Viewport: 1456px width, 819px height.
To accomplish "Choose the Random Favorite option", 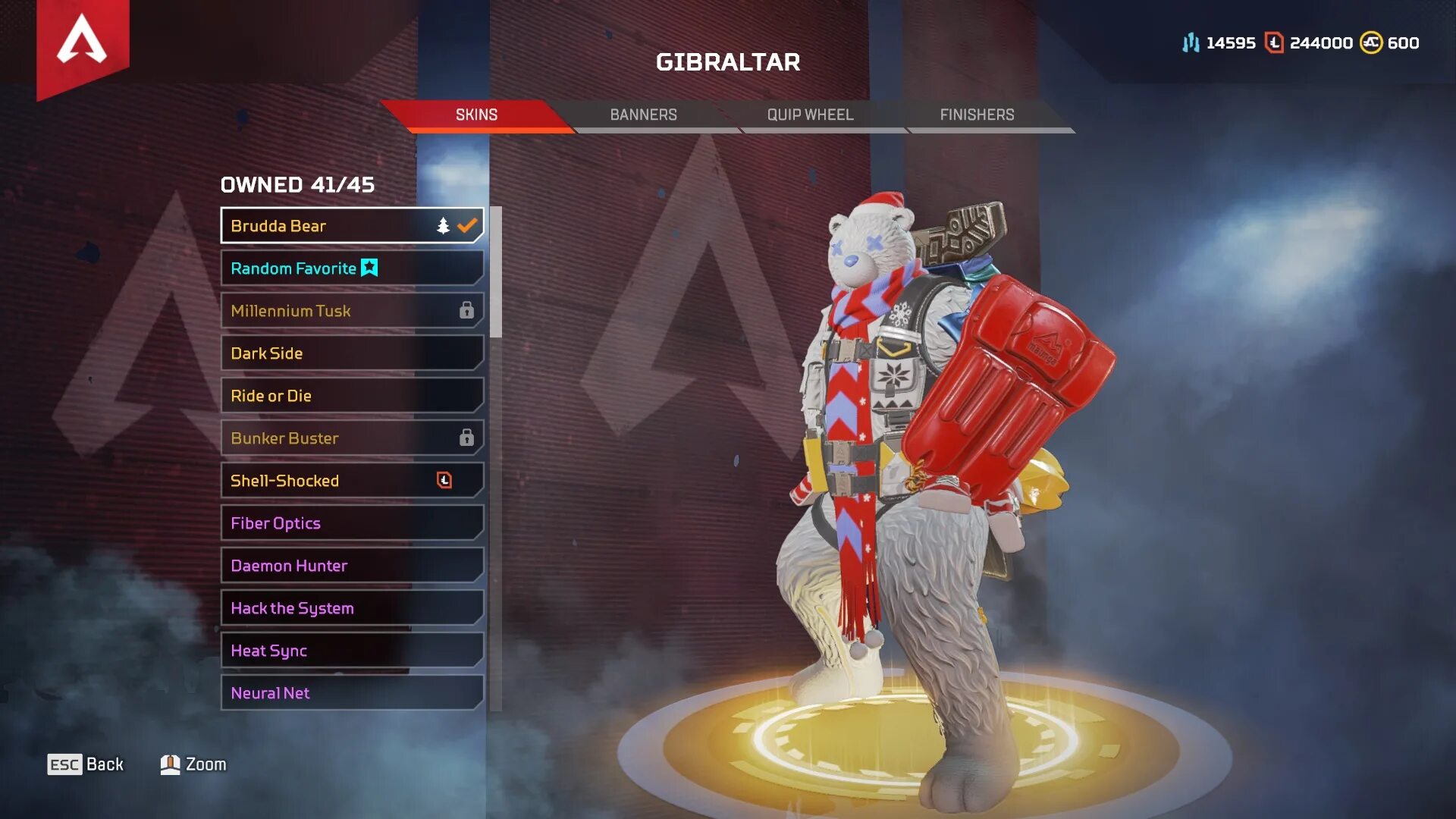I will [x=352, y=268].
